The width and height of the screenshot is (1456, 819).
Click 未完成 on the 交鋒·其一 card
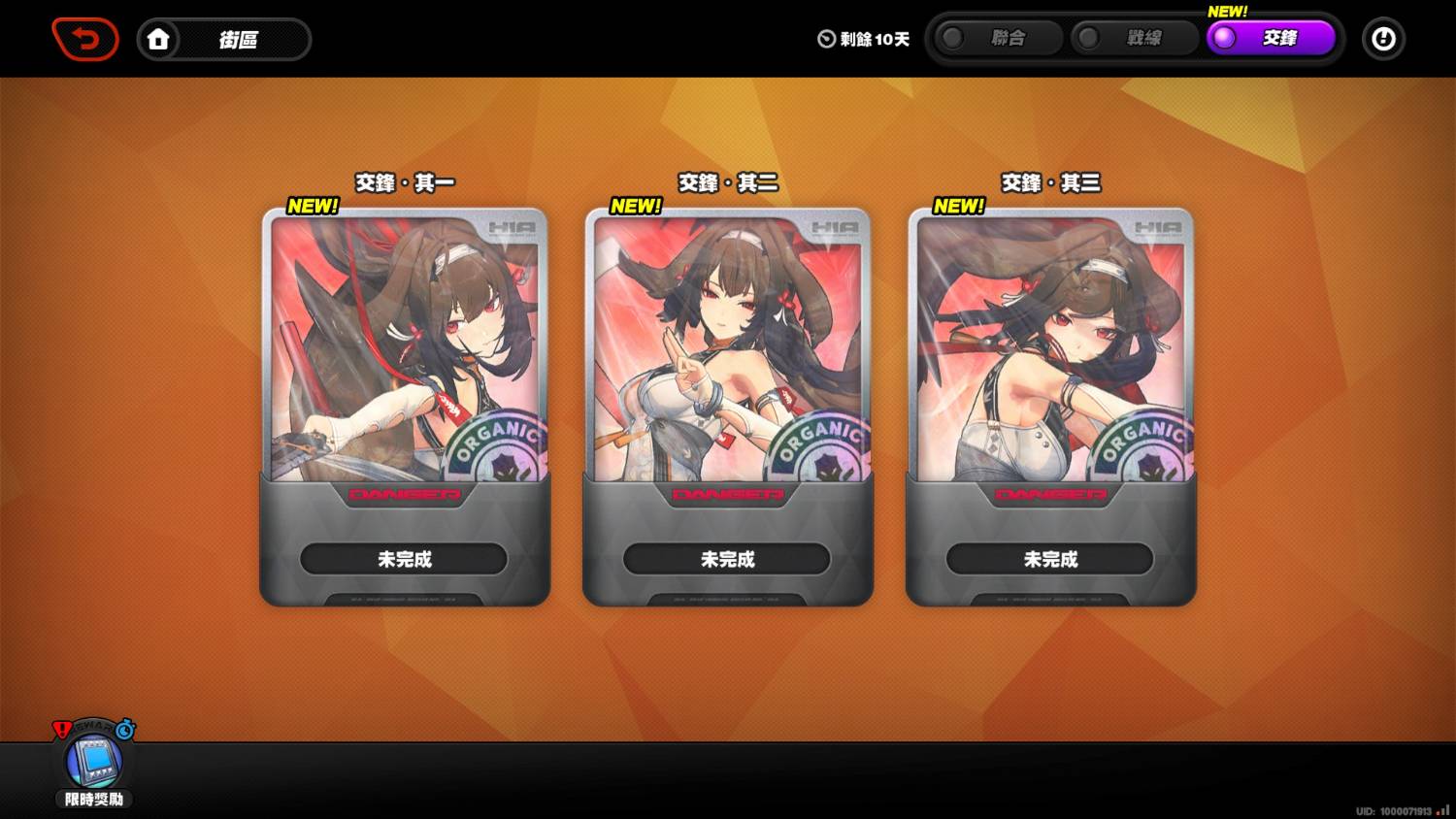(x=404, y=560)
